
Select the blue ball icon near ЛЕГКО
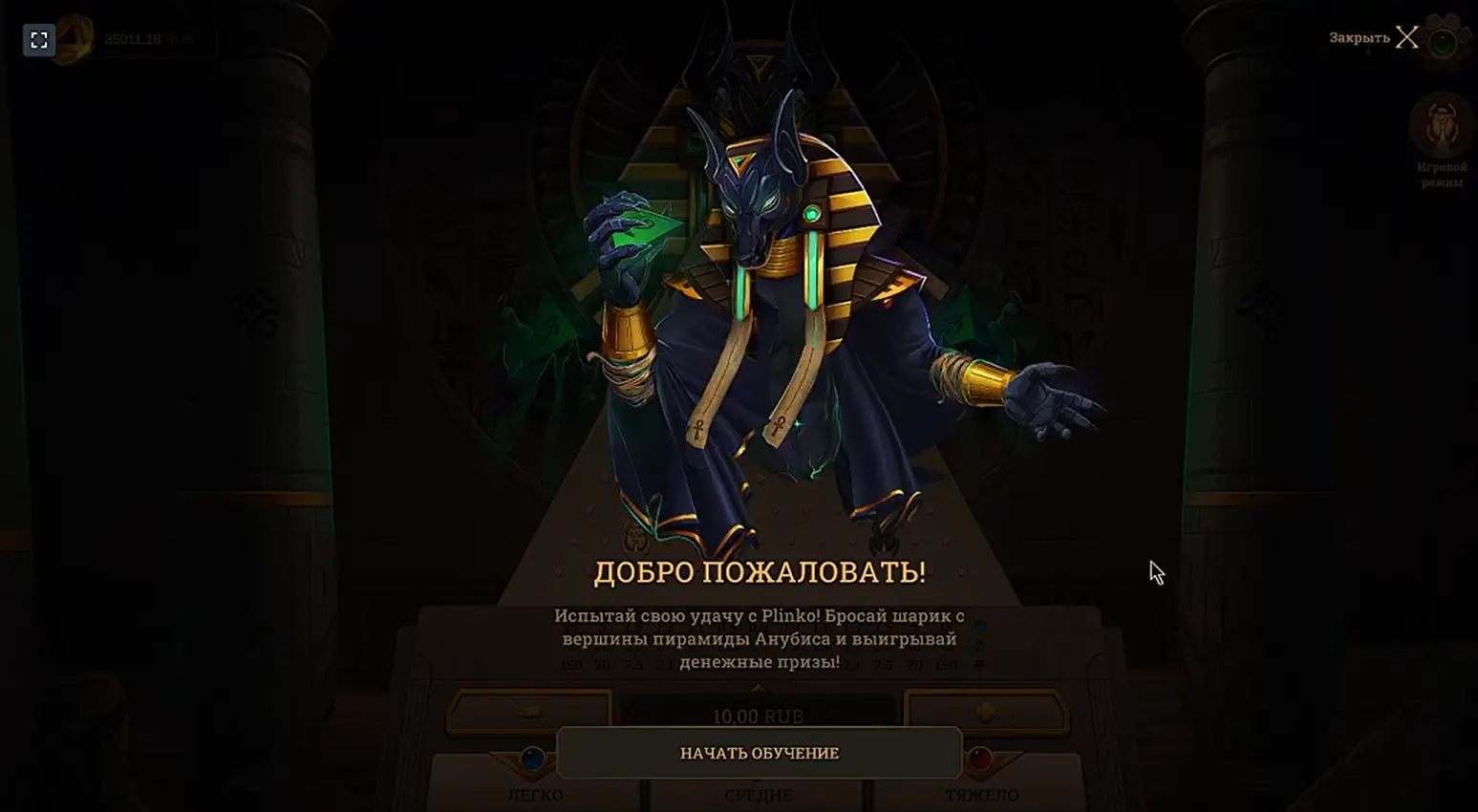535,759
